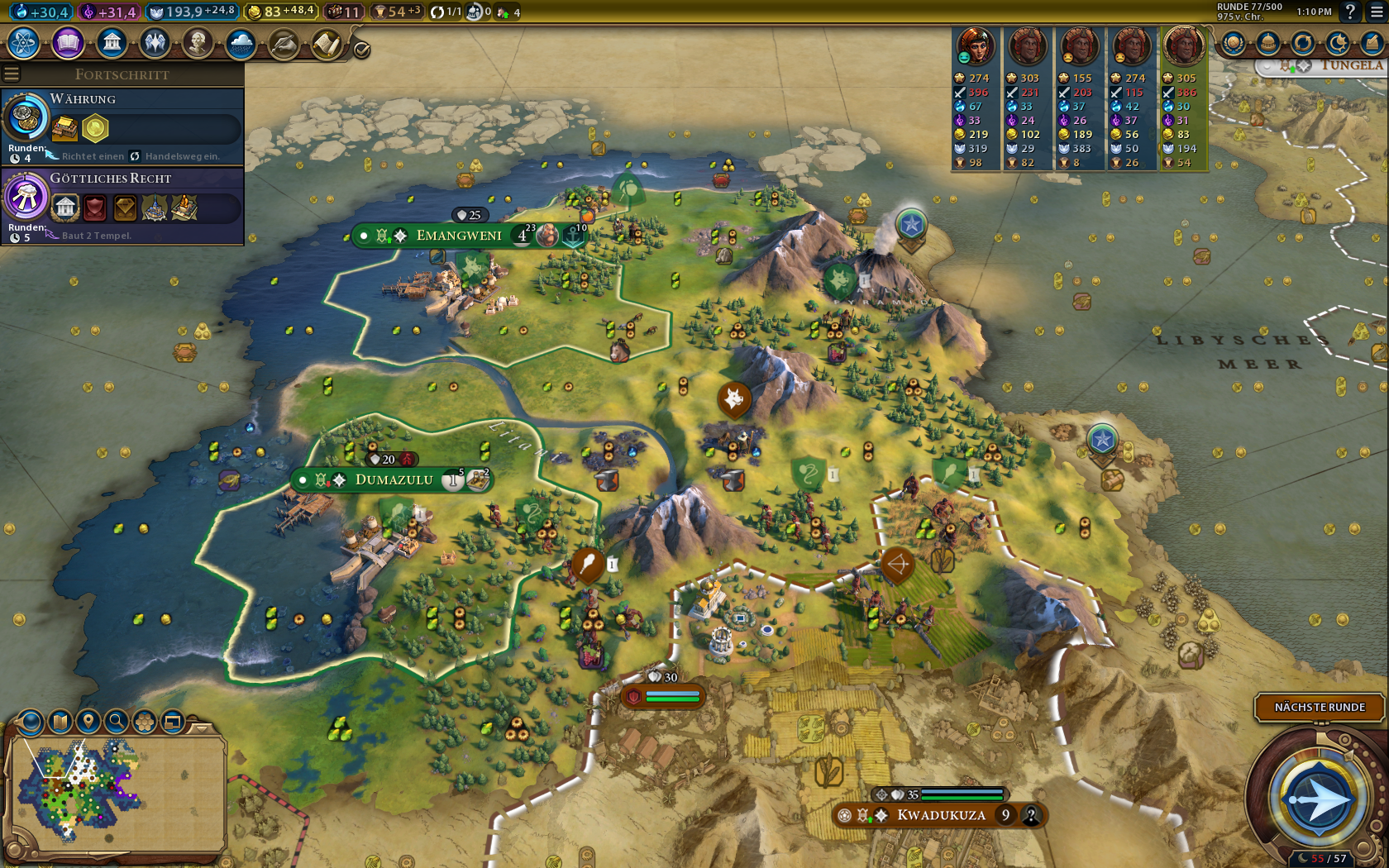Open the map pin tool on minimap

tap(88, 722)
